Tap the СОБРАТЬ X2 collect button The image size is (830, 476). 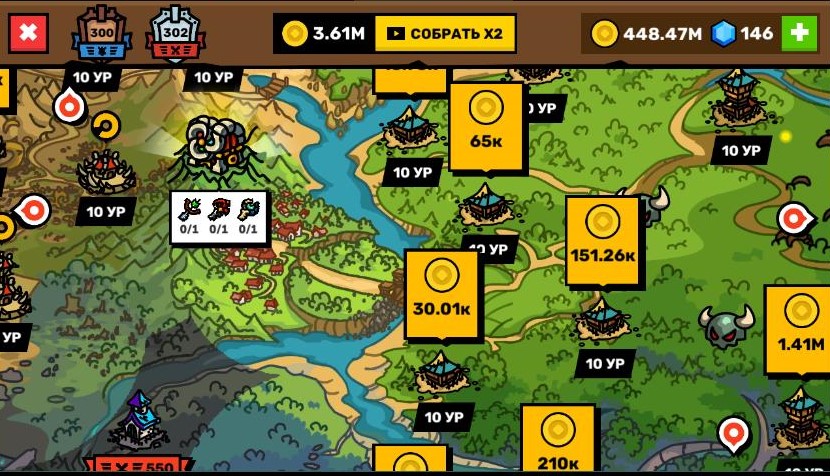445,34
